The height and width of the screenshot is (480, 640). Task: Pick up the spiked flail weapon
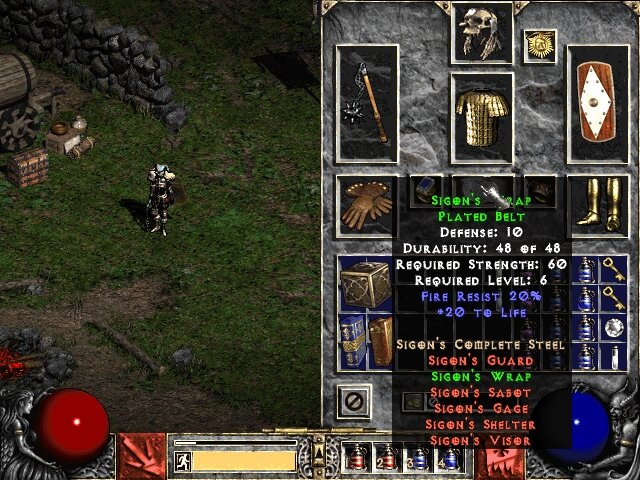(x=367, y=101)
